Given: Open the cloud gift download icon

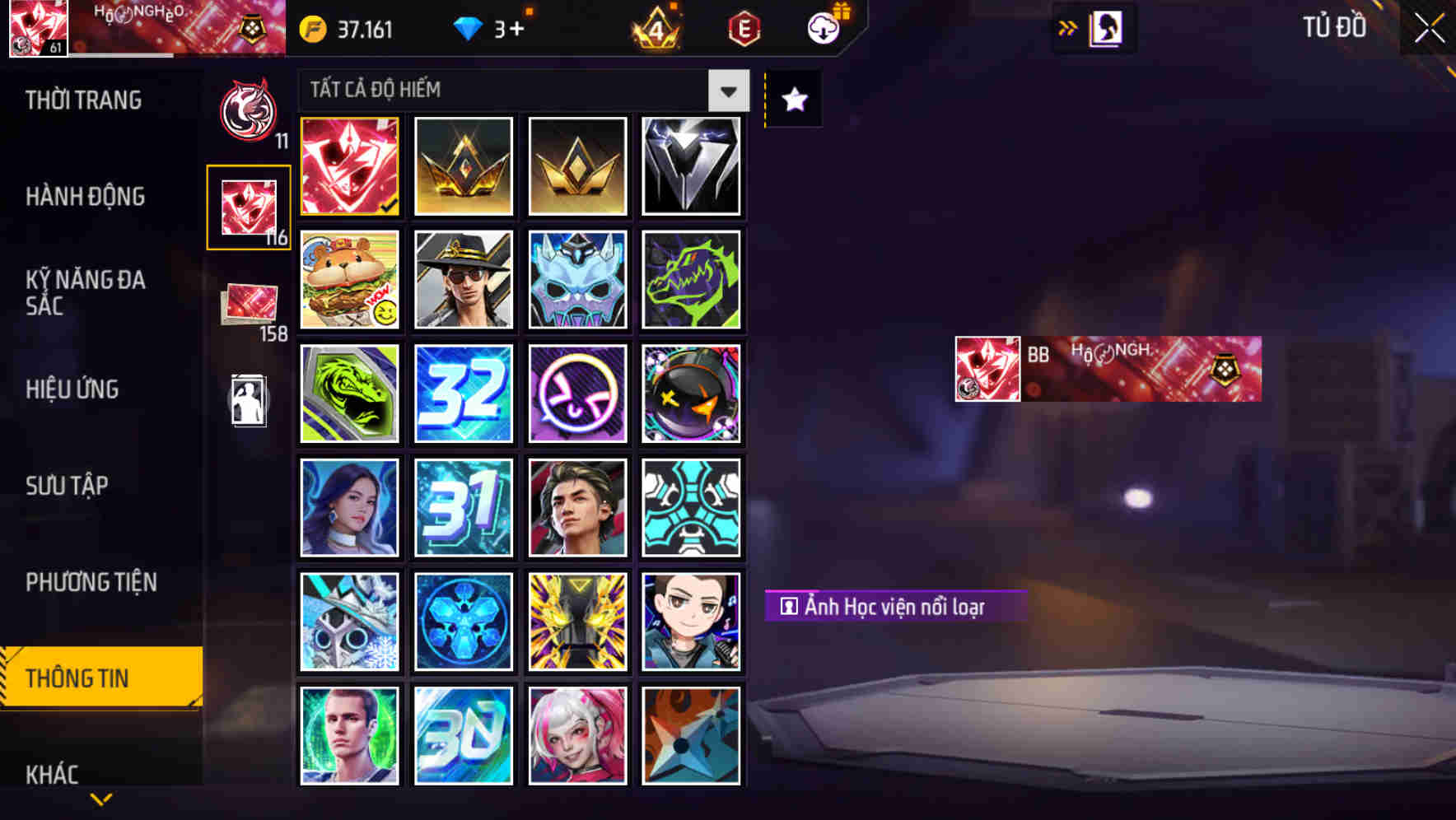Looking at the screenshot, I should 822,26.
